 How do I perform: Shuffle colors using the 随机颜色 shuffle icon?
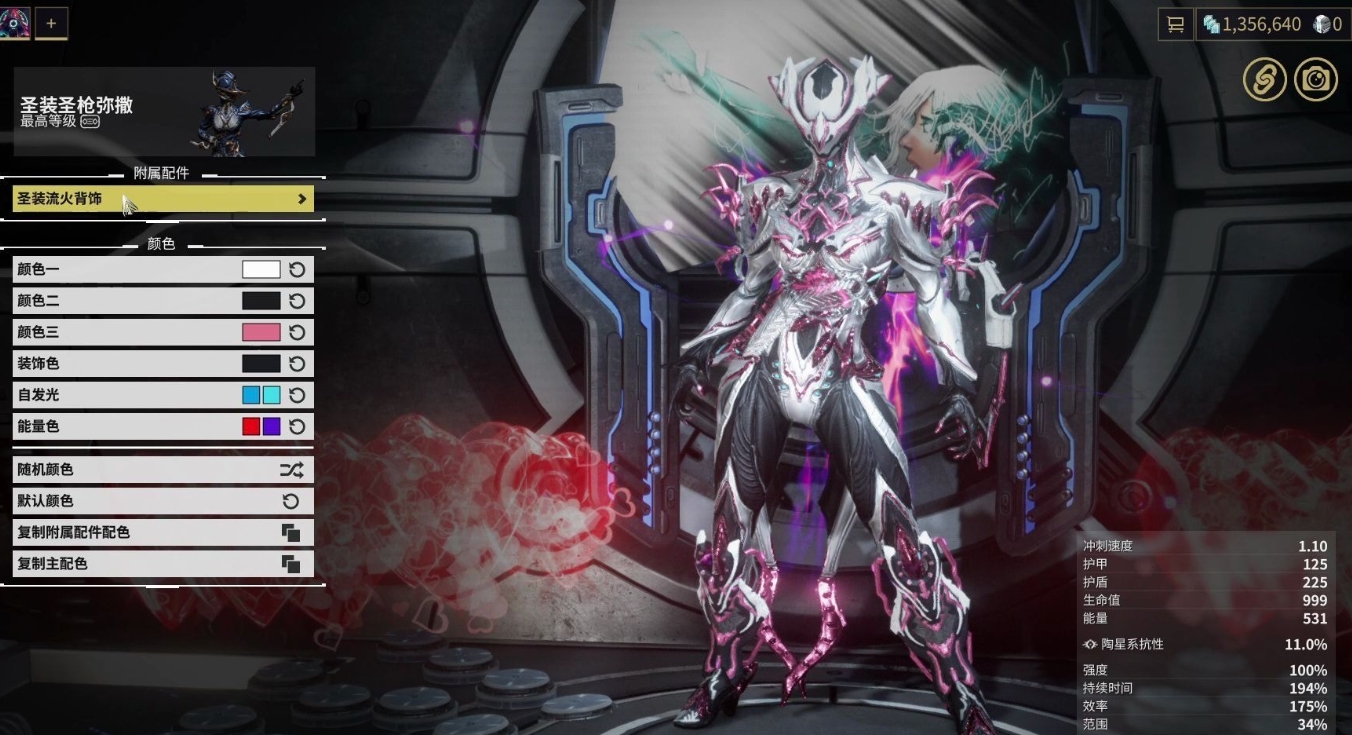(292, 469)
